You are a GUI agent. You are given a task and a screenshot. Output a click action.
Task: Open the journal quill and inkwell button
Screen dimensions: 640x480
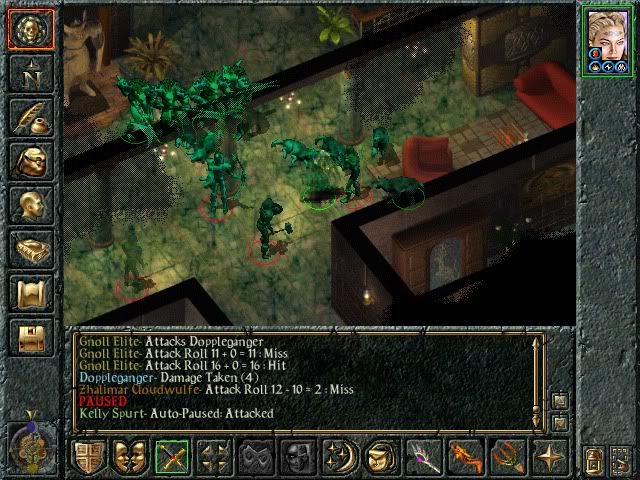tap(30, 117)
